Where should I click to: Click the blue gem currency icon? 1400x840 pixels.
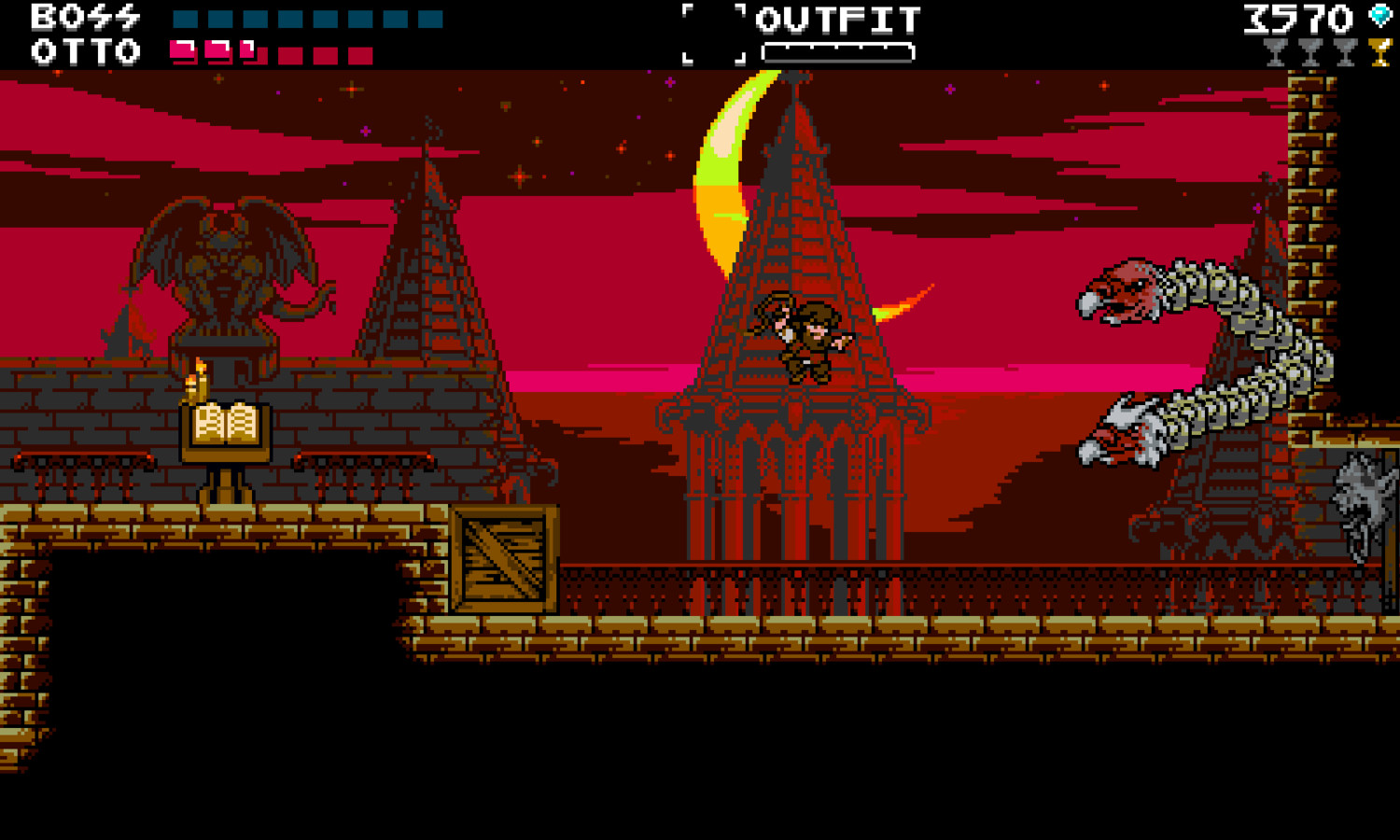[1379, 16]
